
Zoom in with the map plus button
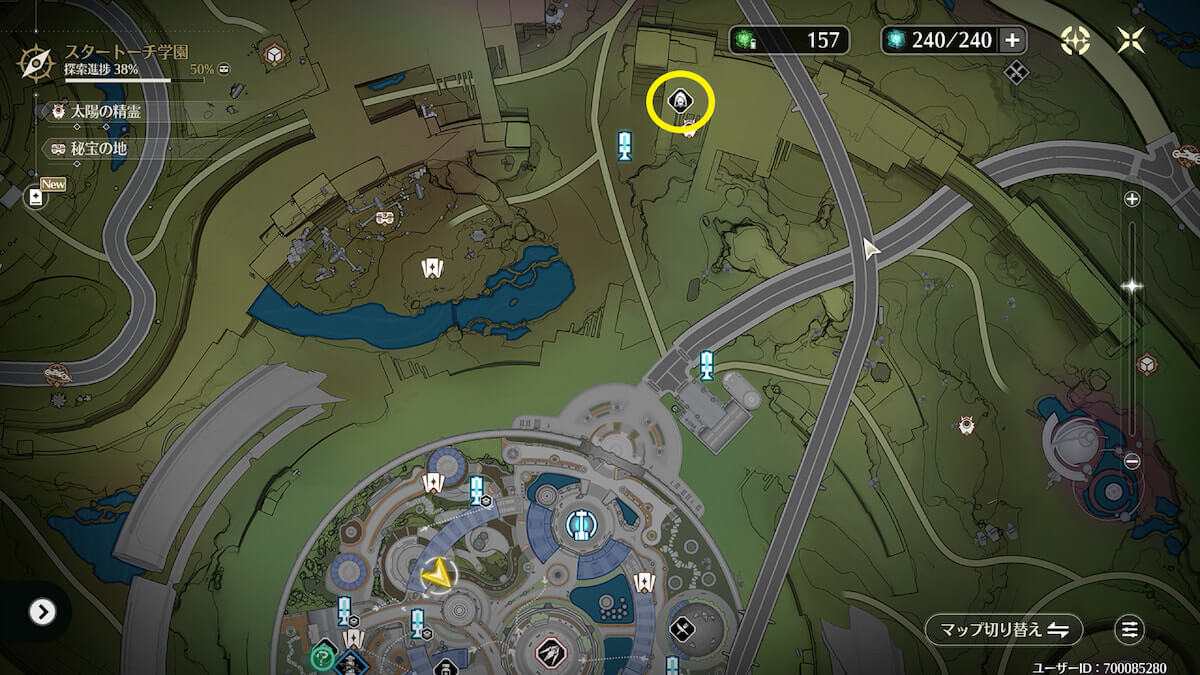pyautogui.click(x=1132, y=199)
